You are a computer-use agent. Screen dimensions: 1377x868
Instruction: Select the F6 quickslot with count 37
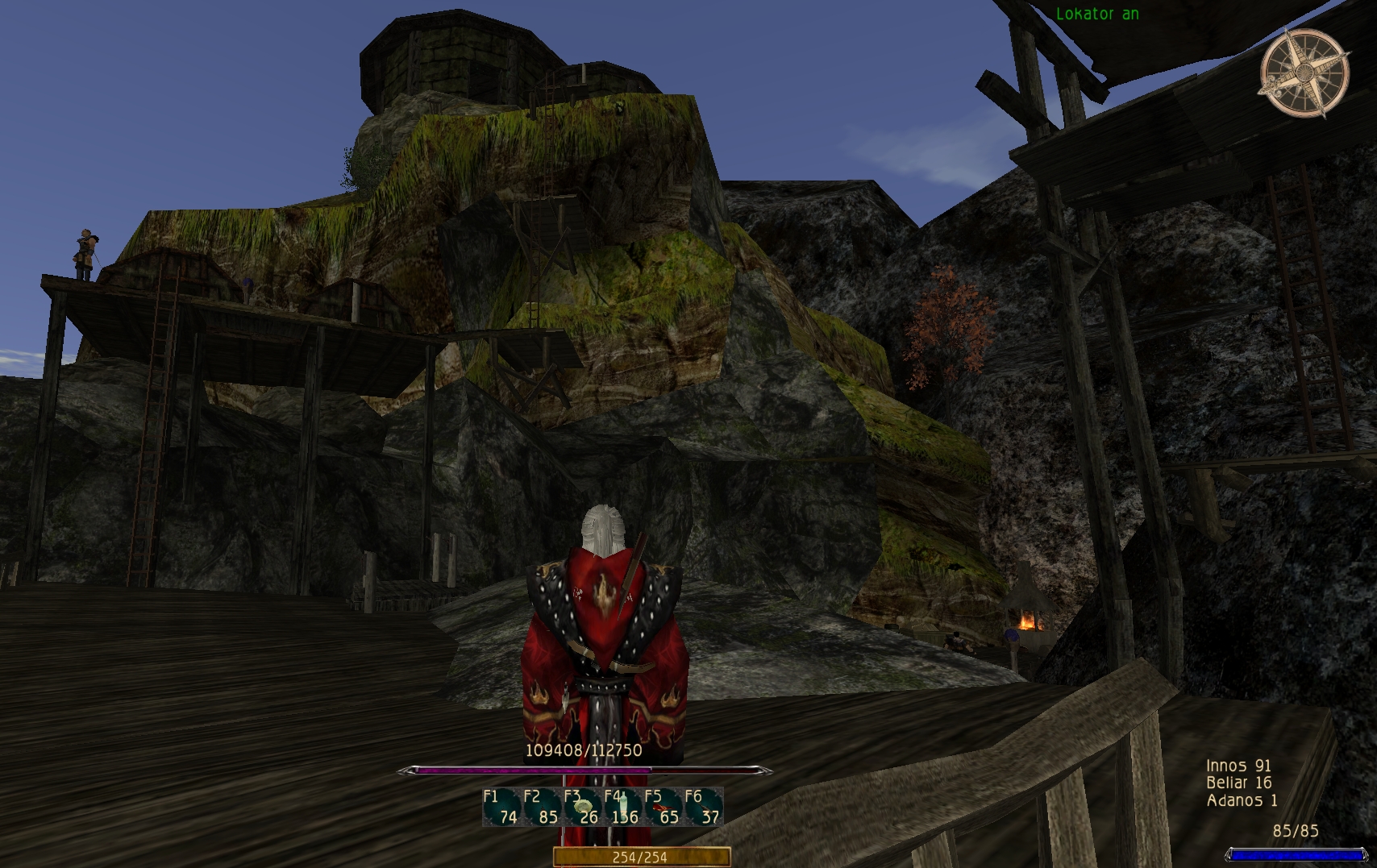[x=703, y=808]
